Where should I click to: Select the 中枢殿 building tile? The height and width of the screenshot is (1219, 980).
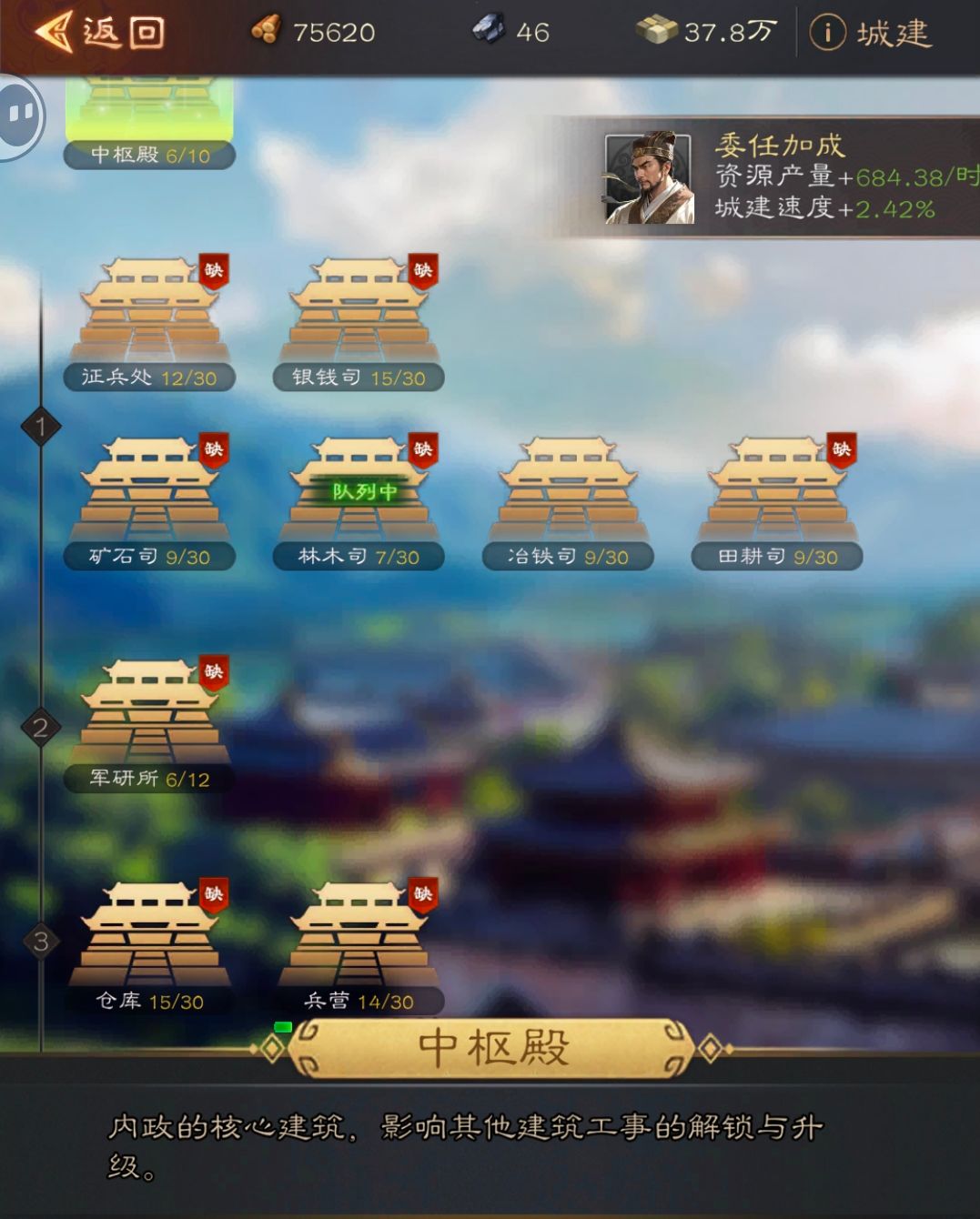pos(149,118)
